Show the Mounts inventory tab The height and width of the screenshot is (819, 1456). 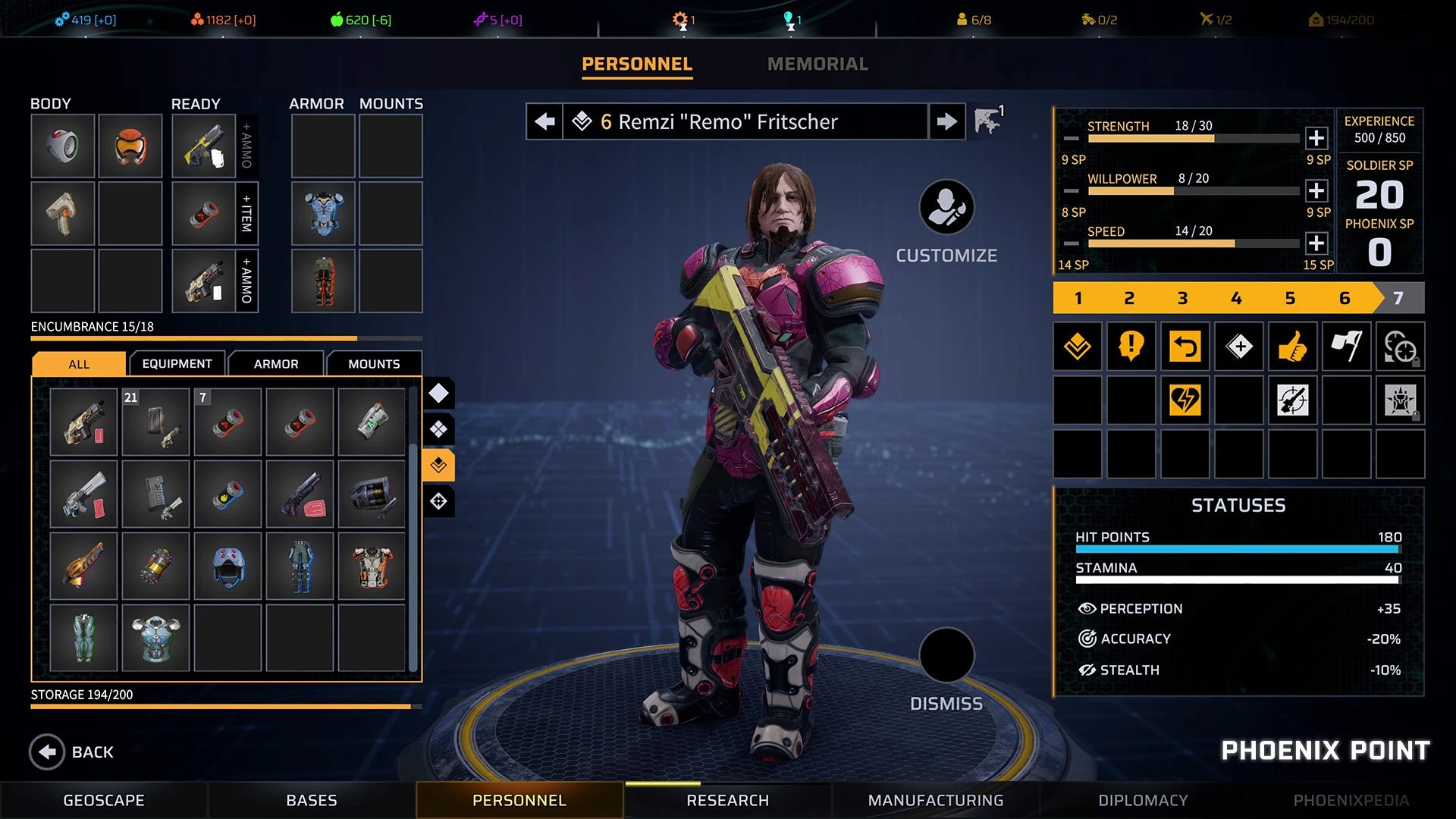tap(374, 364)
